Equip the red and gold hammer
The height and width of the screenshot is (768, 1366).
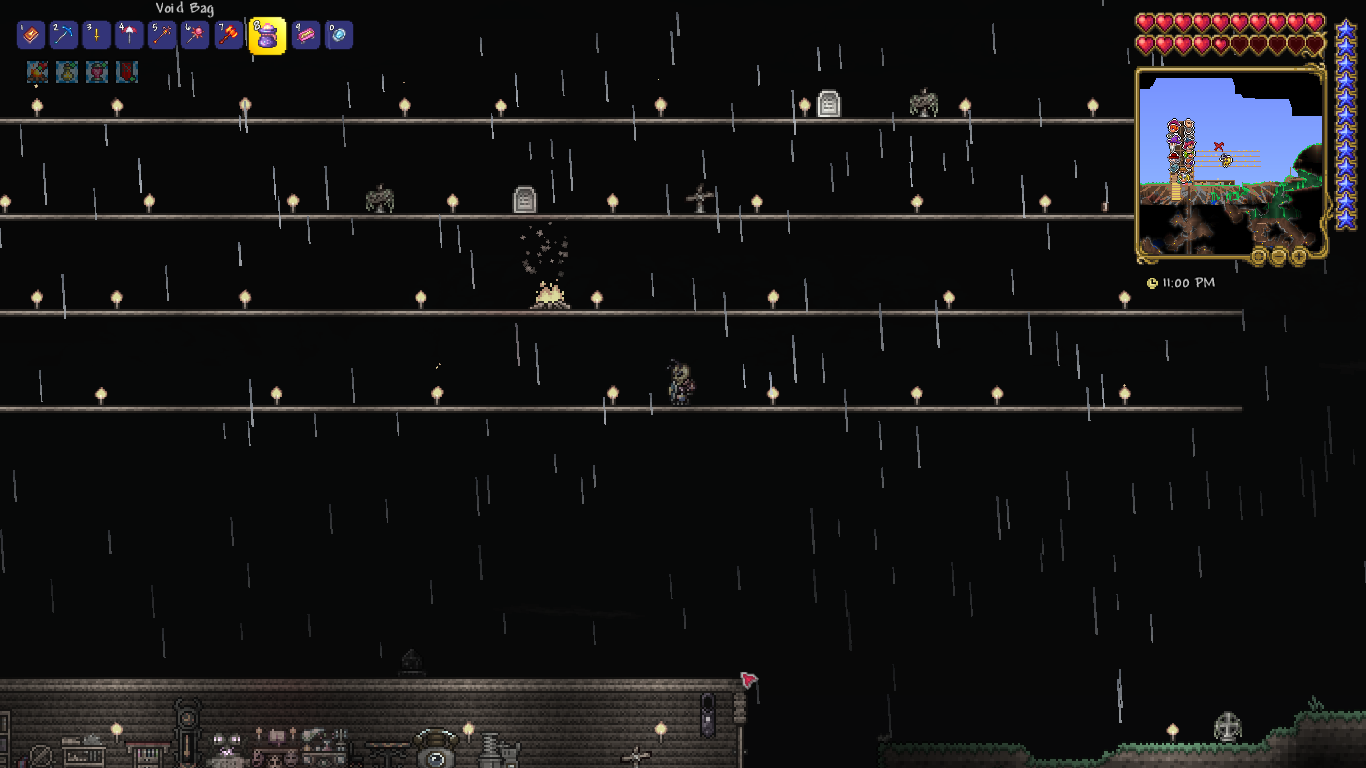229,36
